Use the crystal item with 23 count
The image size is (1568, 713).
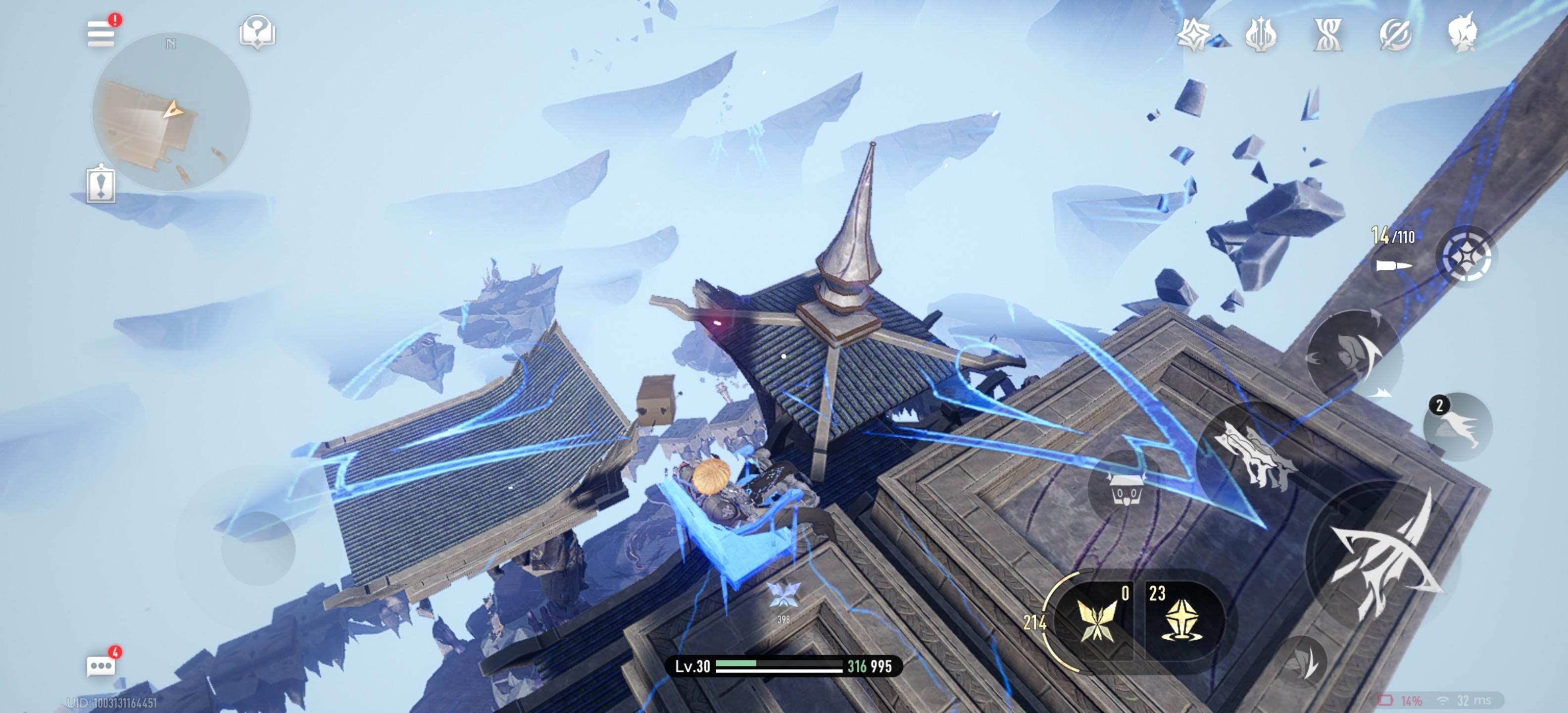pyautogui.click(x=1181, y=618)
